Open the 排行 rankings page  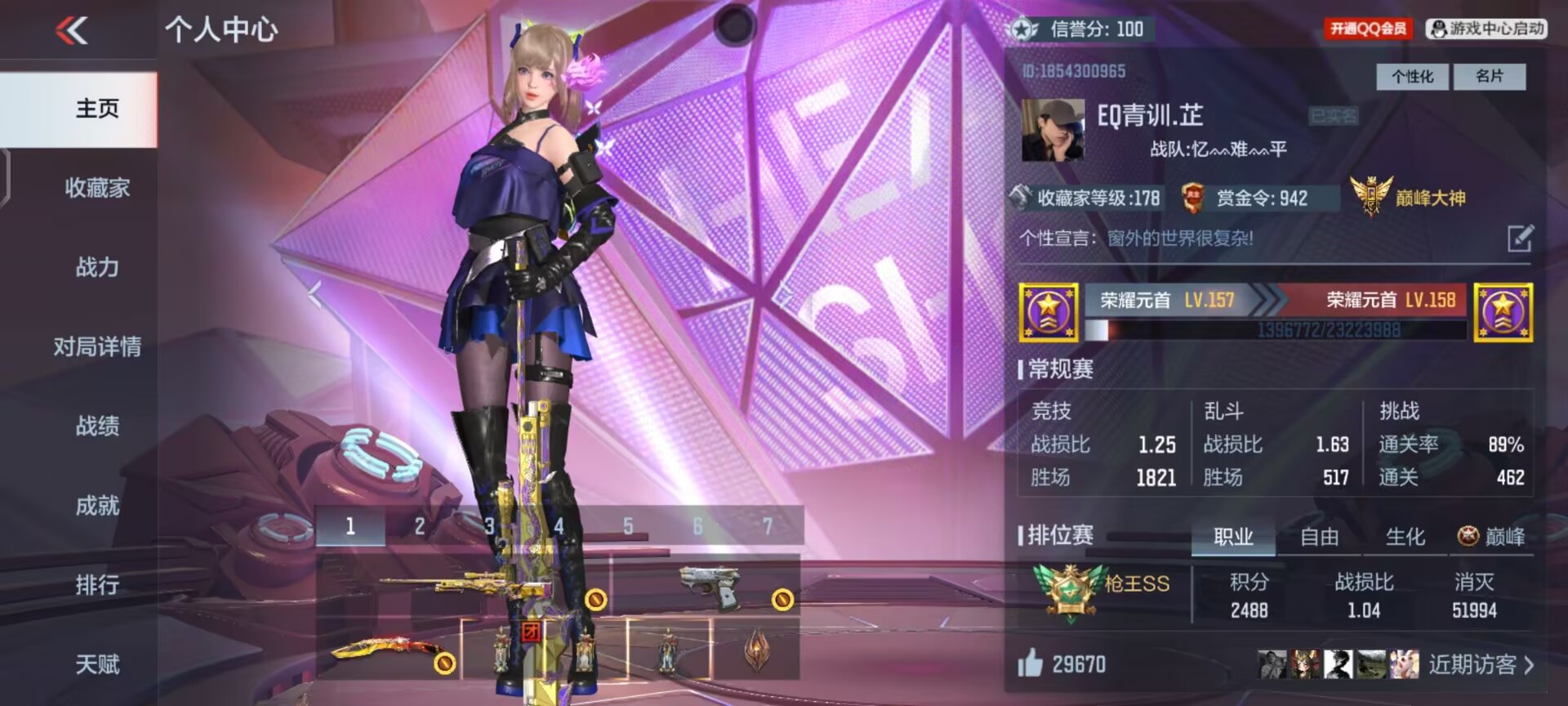pyautogui.click(x=97, y=584)
